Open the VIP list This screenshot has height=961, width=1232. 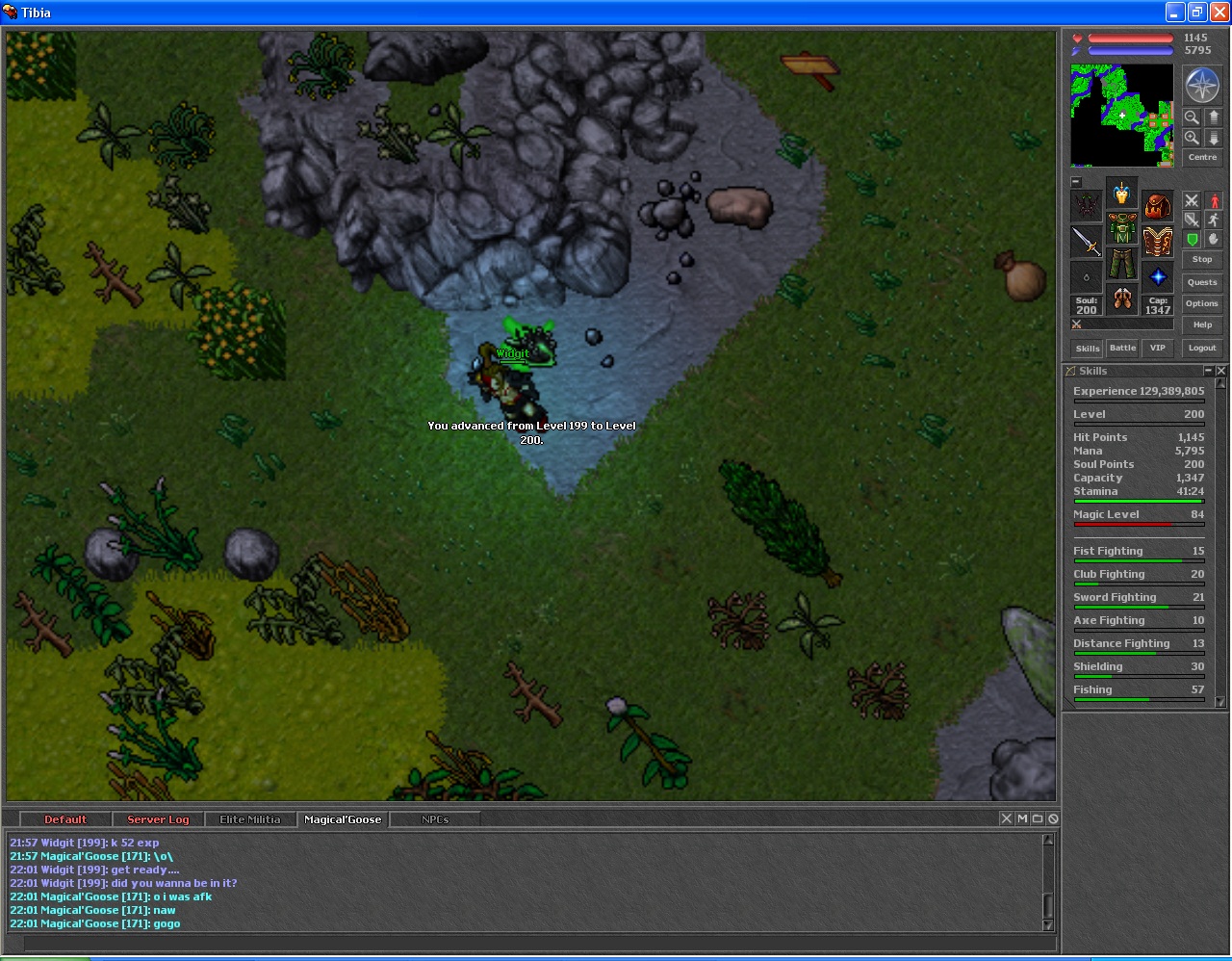pos(1157,348)
